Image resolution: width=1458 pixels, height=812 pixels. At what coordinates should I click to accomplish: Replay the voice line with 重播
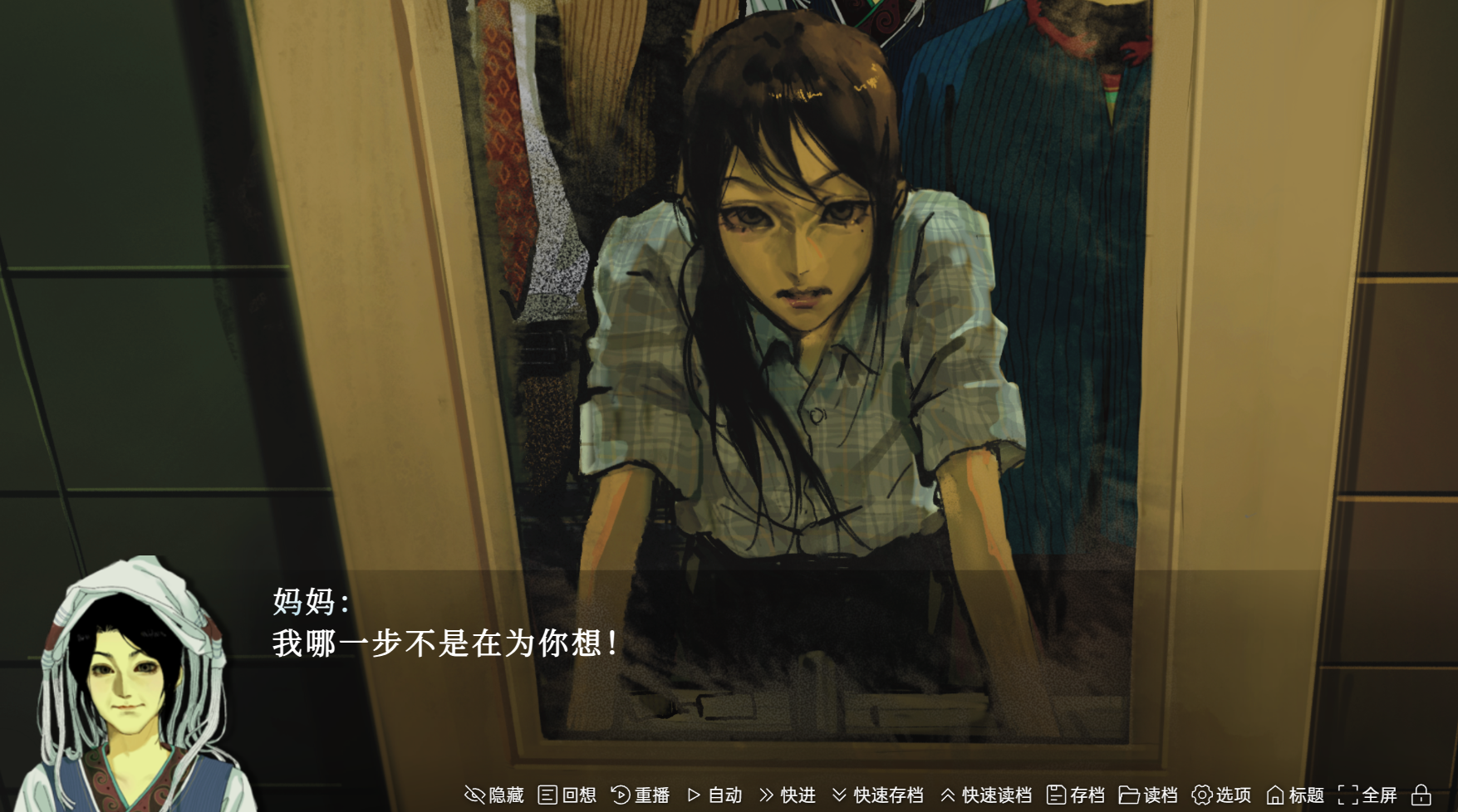641,795
